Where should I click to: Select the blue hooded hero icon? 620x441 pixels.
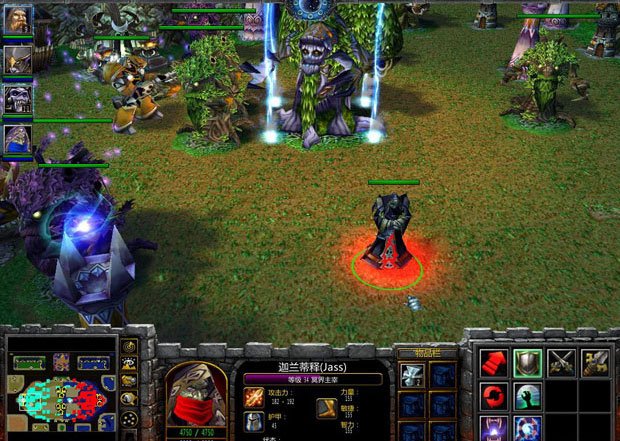(x=17, y=138)
